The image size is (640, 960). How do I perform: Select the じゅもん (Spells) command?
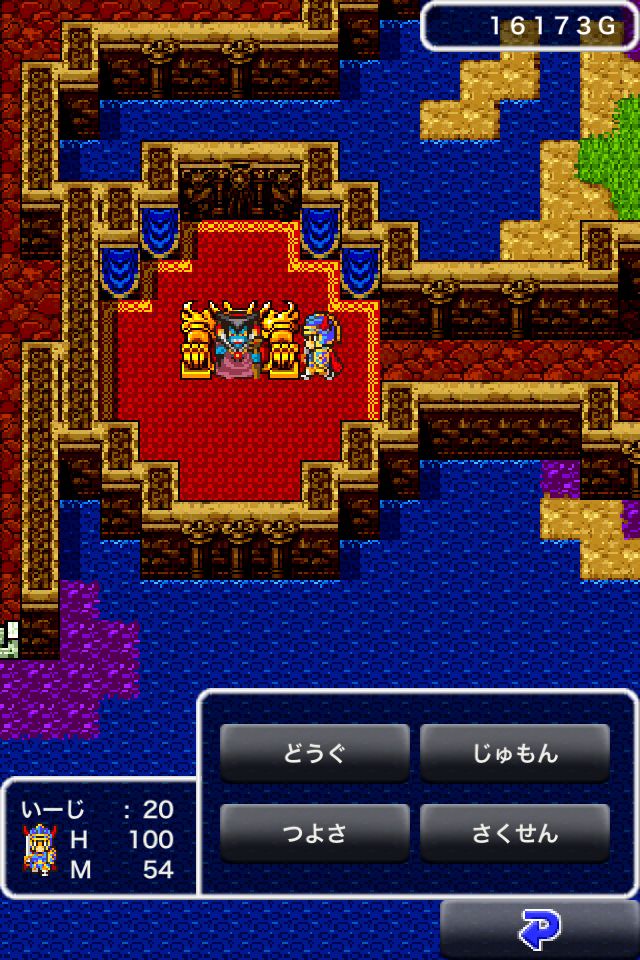(x=514, y=753)
